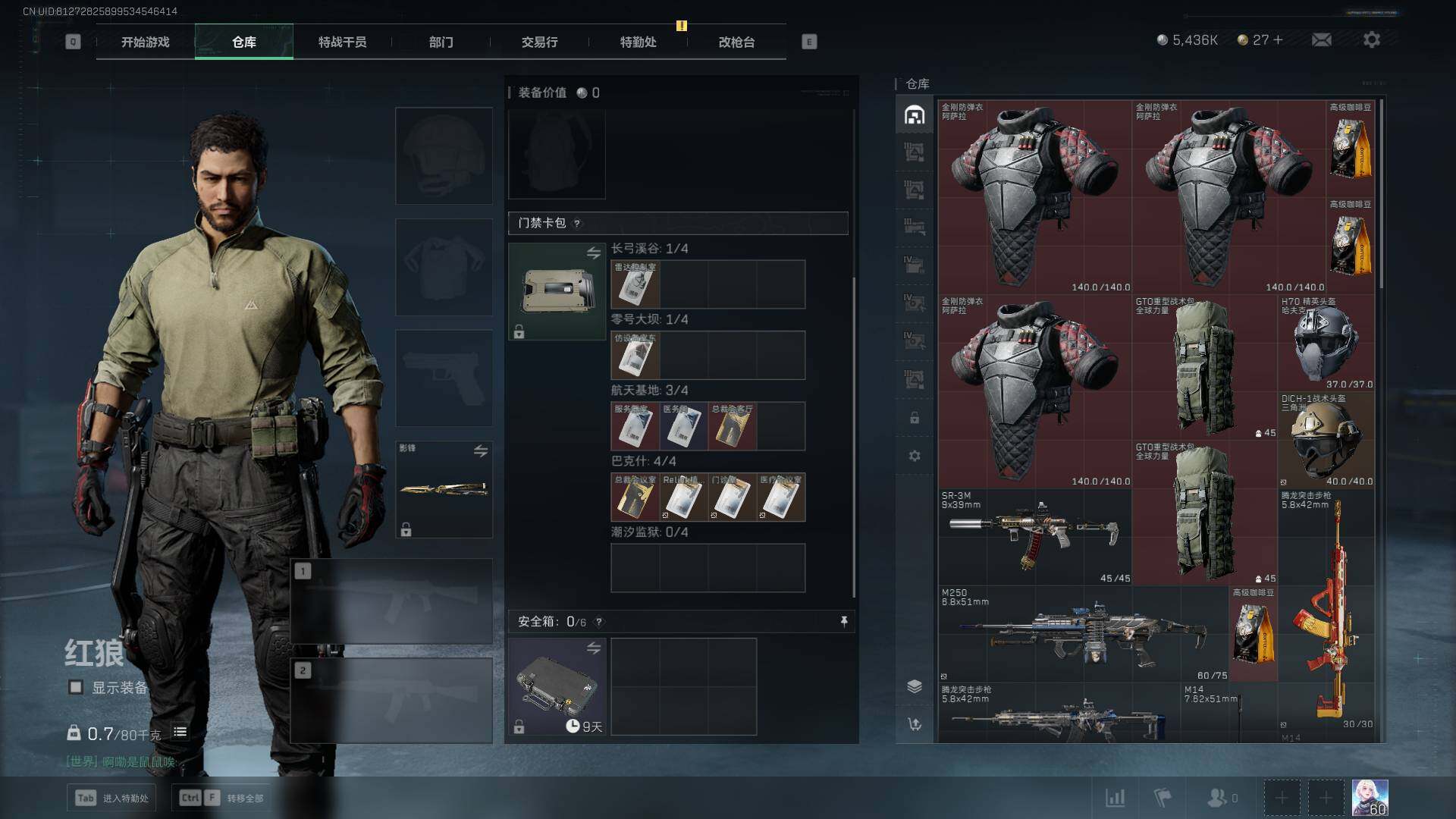
Task: Pick the DICH-1 战术头盔 helmet
Action: point(1326,440)
